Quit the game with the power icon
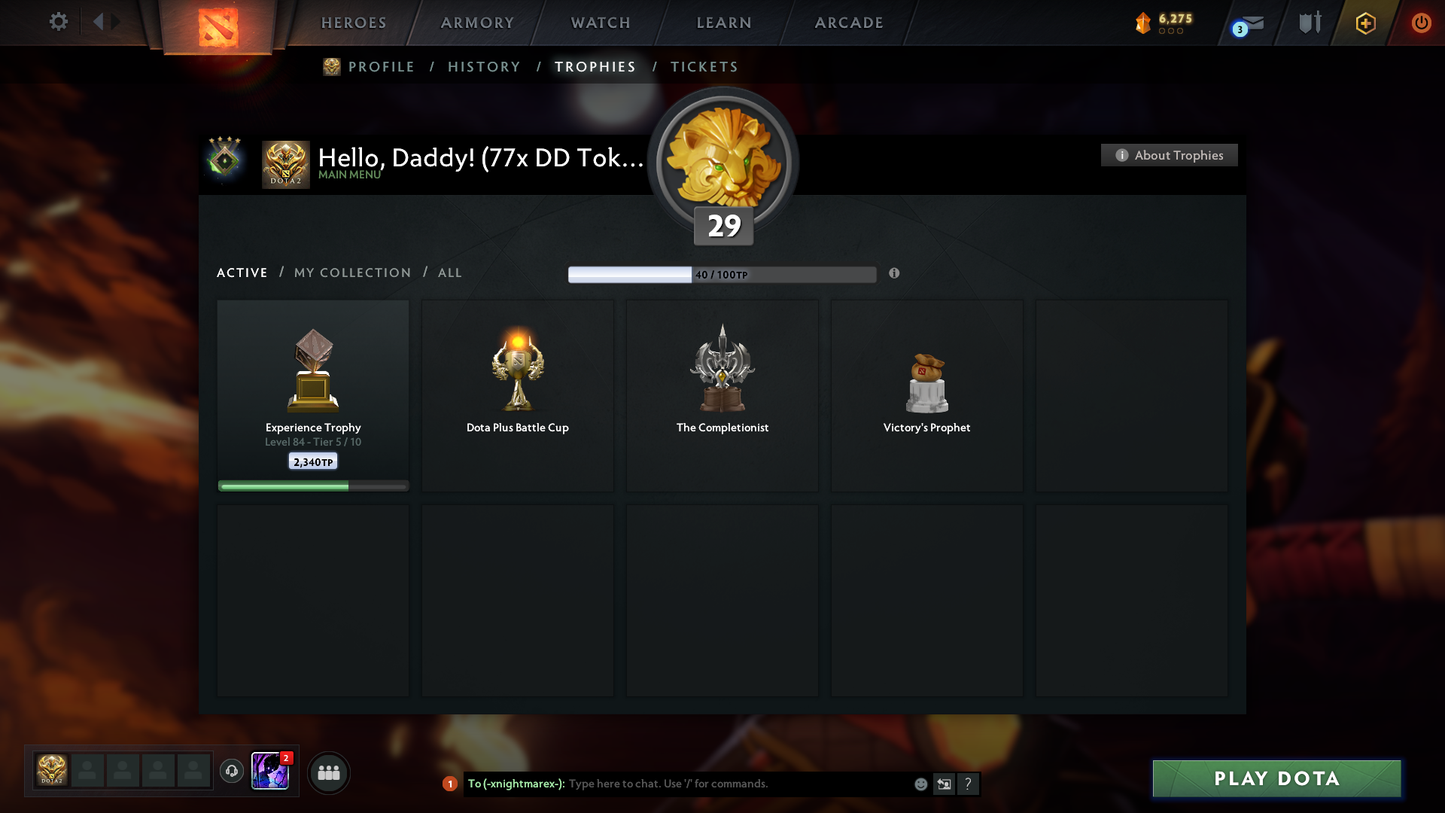This screenshot has height=813, width=1445. pyautogui.click(x=1421, y=22)
